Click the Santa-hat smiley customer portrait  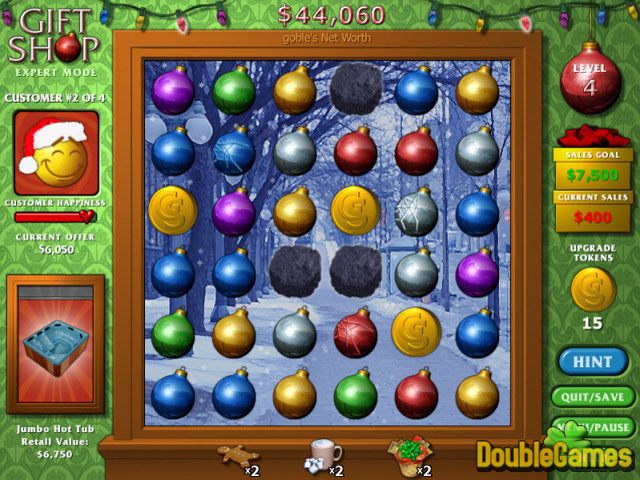click(x=56, y=153)
